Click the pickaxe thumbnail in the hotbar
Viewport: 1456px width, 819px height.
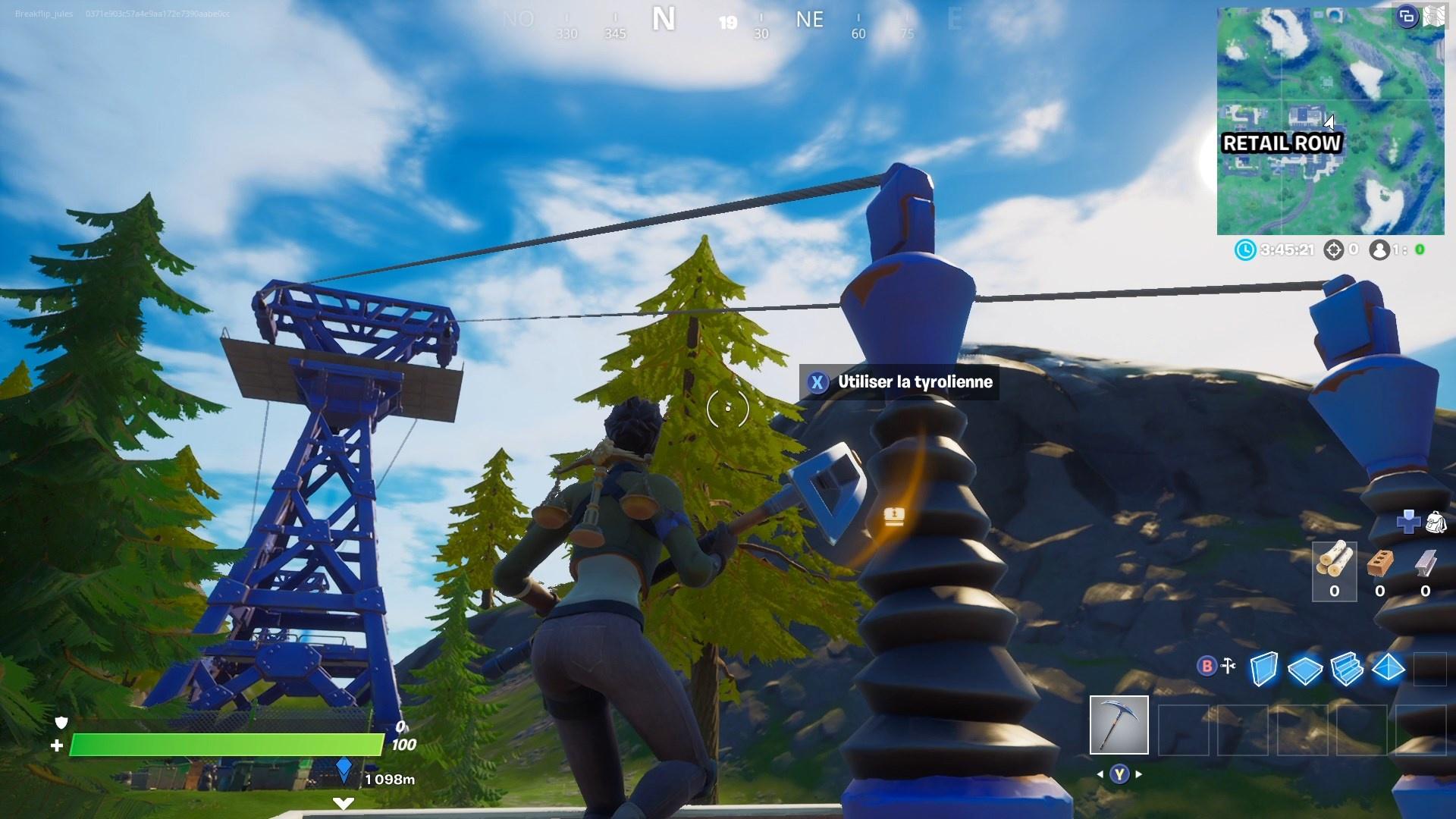point(1119,726)
